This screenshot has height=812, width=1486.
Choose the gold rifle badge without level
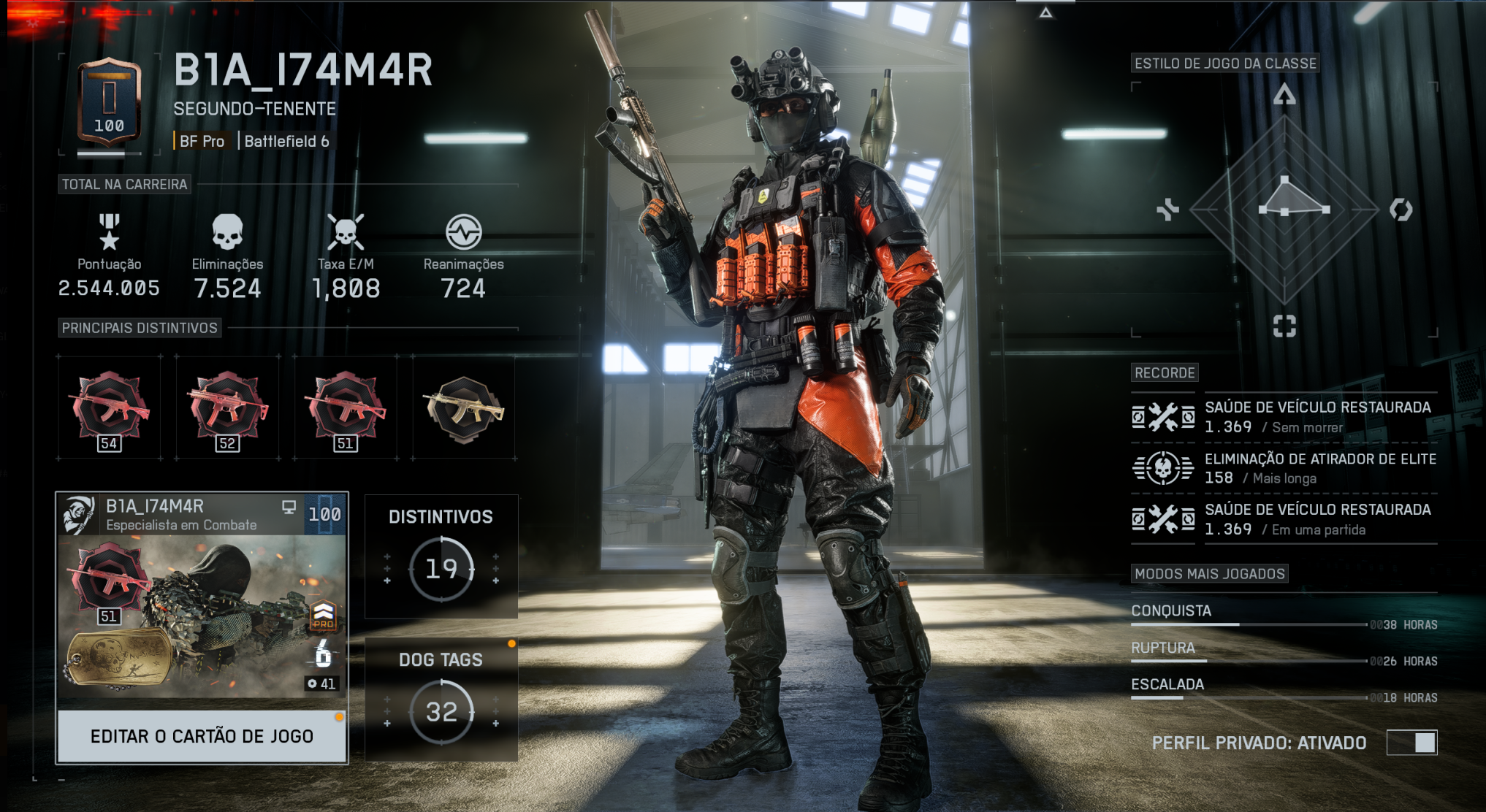pyautogui.click(x=464, y=408)
